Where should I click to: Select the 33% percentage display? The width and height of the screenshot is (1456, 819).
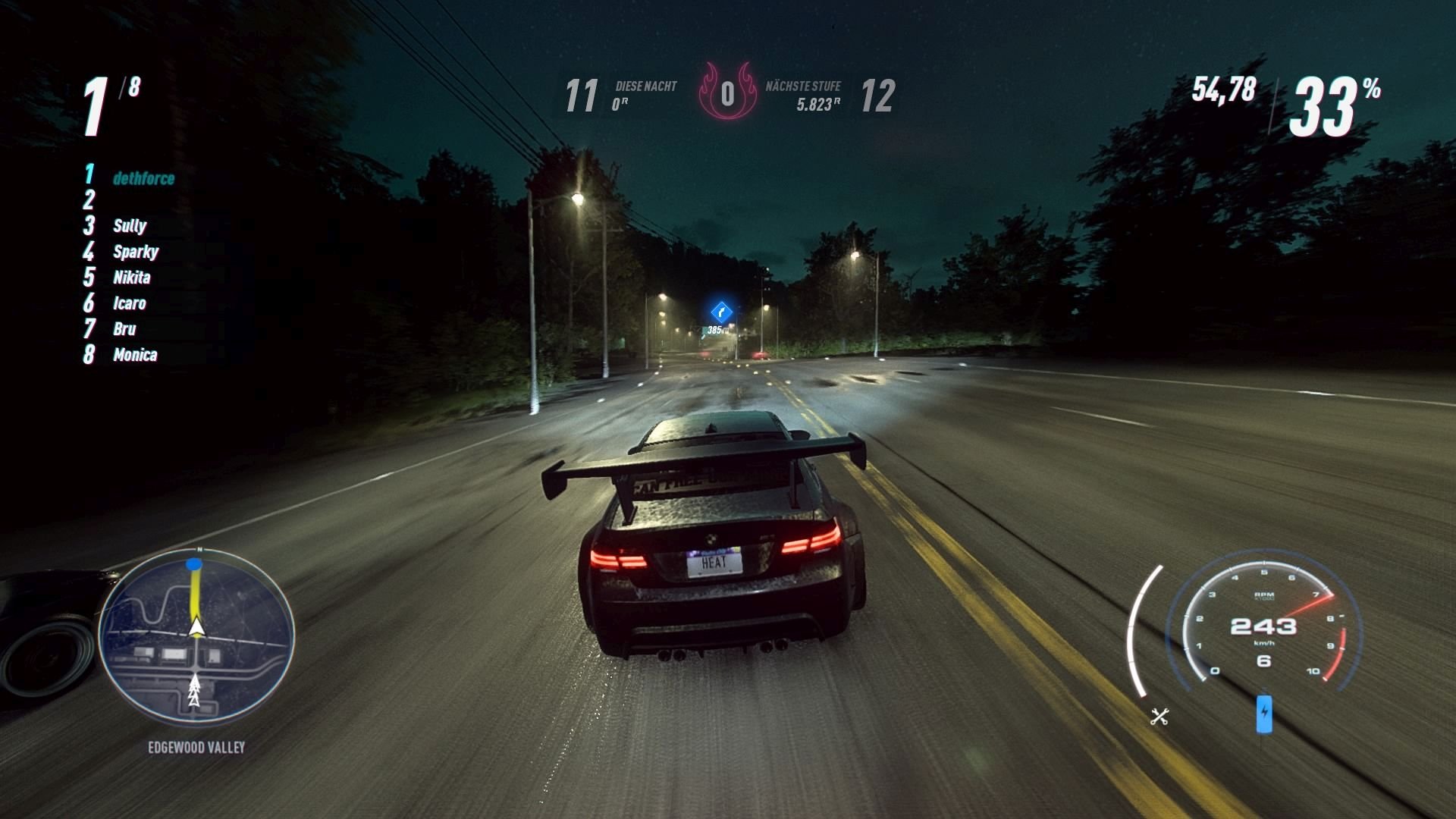click(1331, 95)
